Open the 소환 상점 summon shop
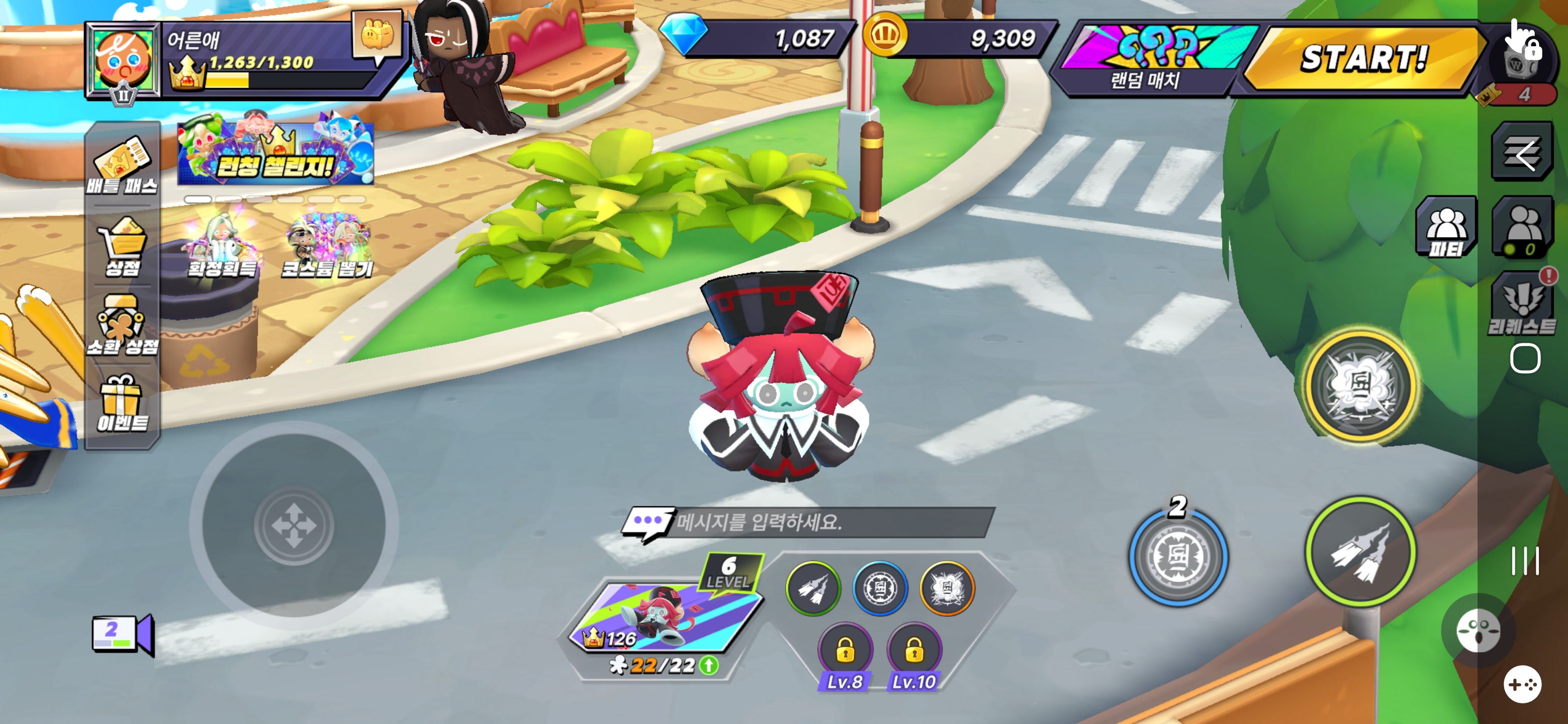The height and width of the screenshot is (724, 1568). tap(122, 325)
